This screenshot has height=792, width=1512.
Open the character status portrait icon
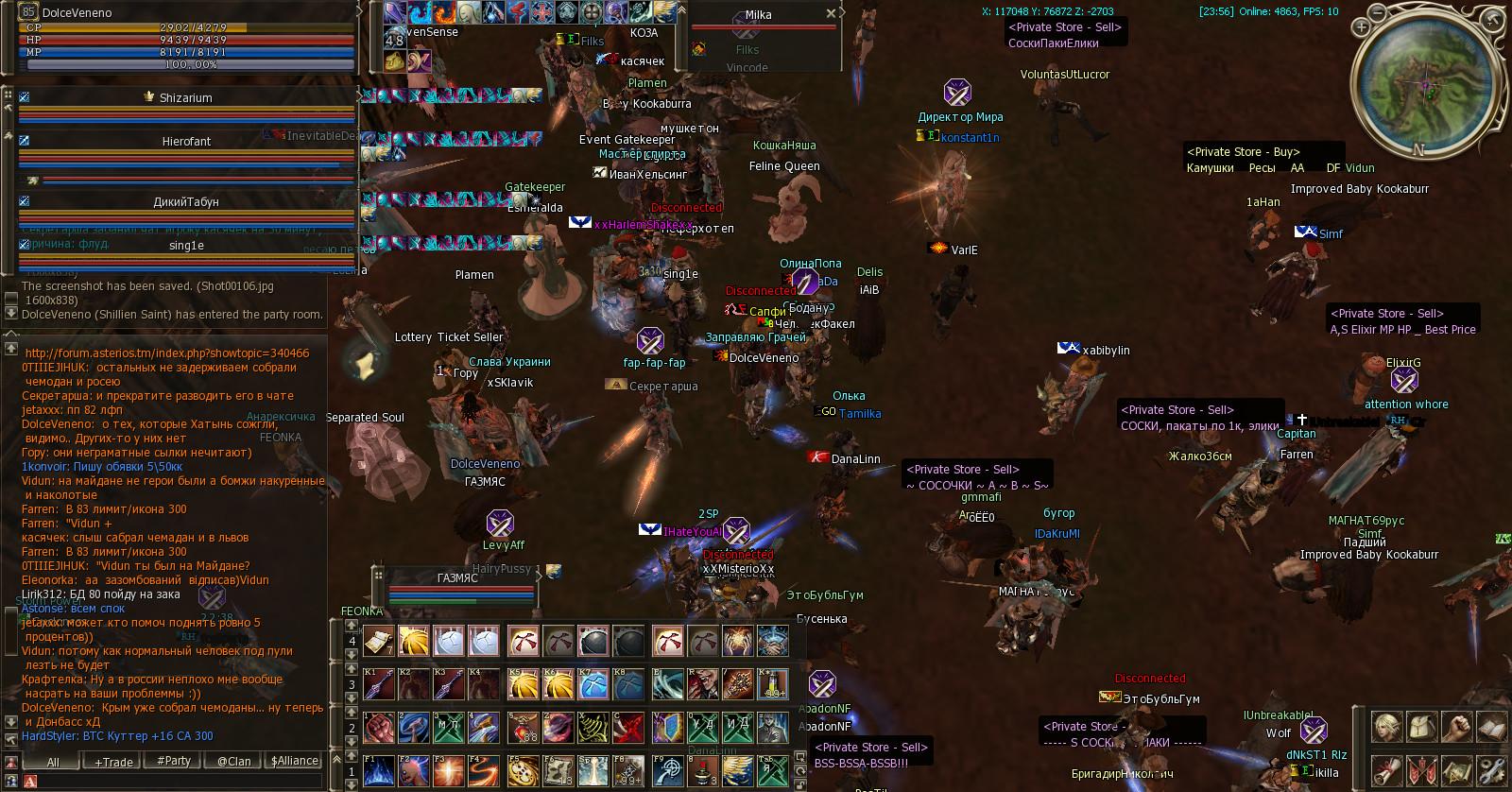click(1386, 725)
